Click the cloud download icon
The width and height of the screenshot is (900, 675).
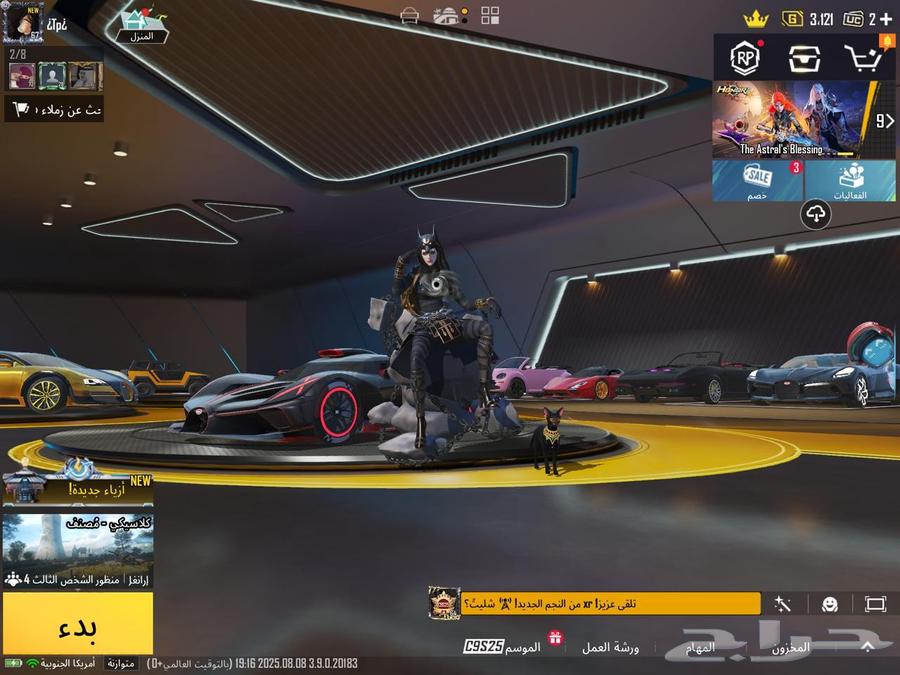point(817,213)
